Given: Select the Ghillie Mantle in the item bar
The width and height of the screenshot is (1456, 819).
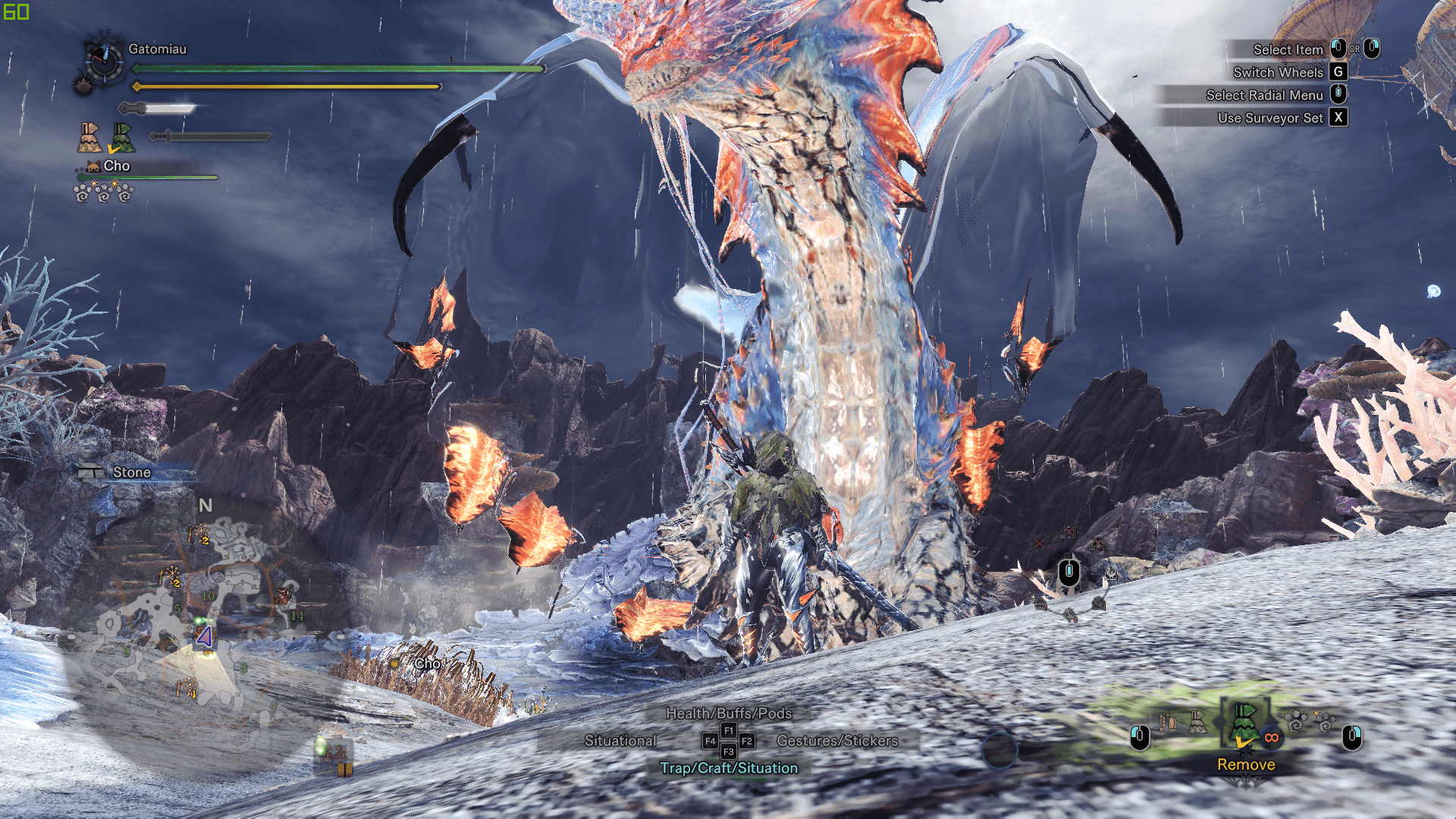Looking at the screenshot, I should 1244,722.
